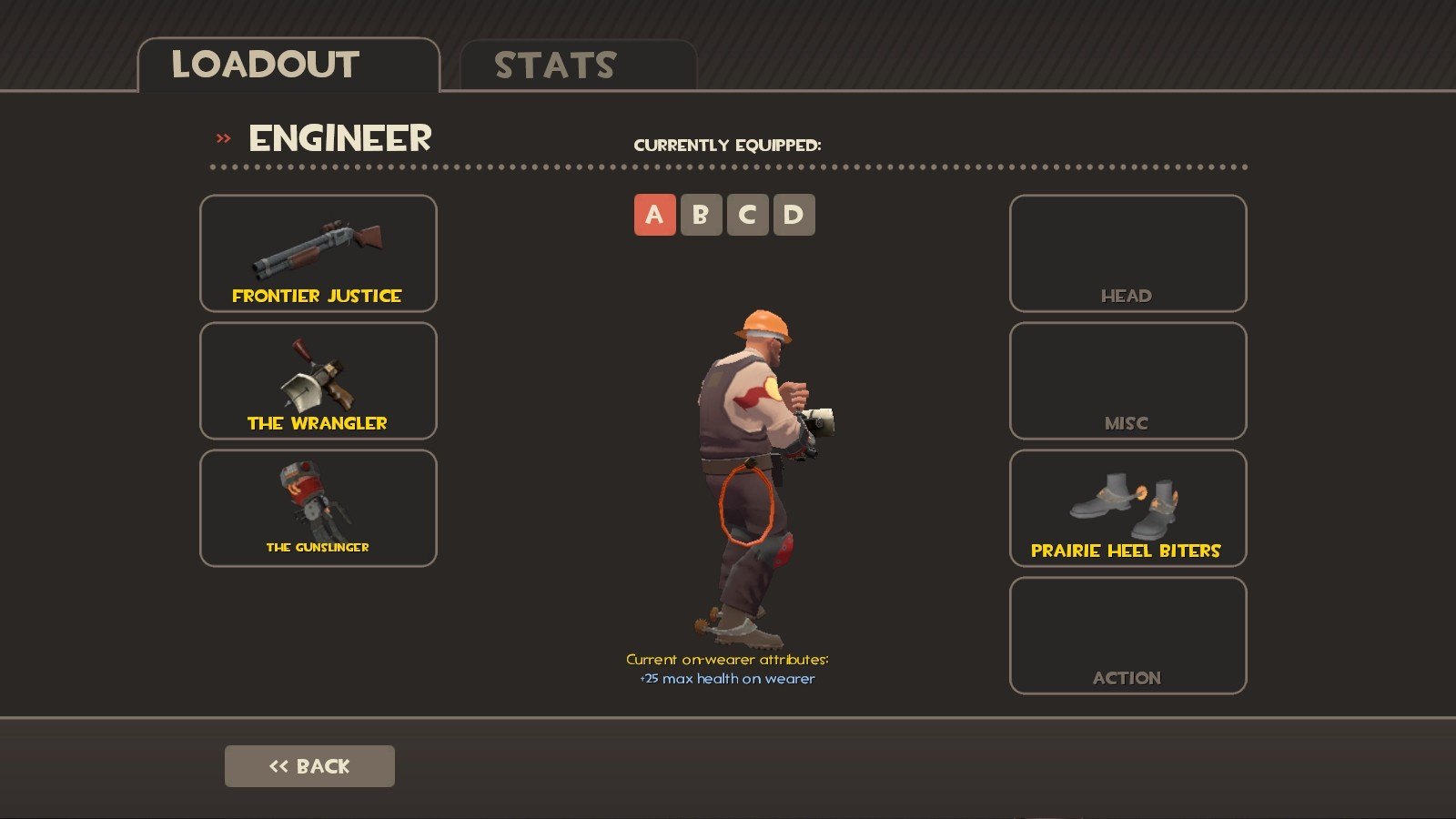This screenshot has height=819, width=1456.
Task: Choose loadout preset C
Action: point(747,215)
